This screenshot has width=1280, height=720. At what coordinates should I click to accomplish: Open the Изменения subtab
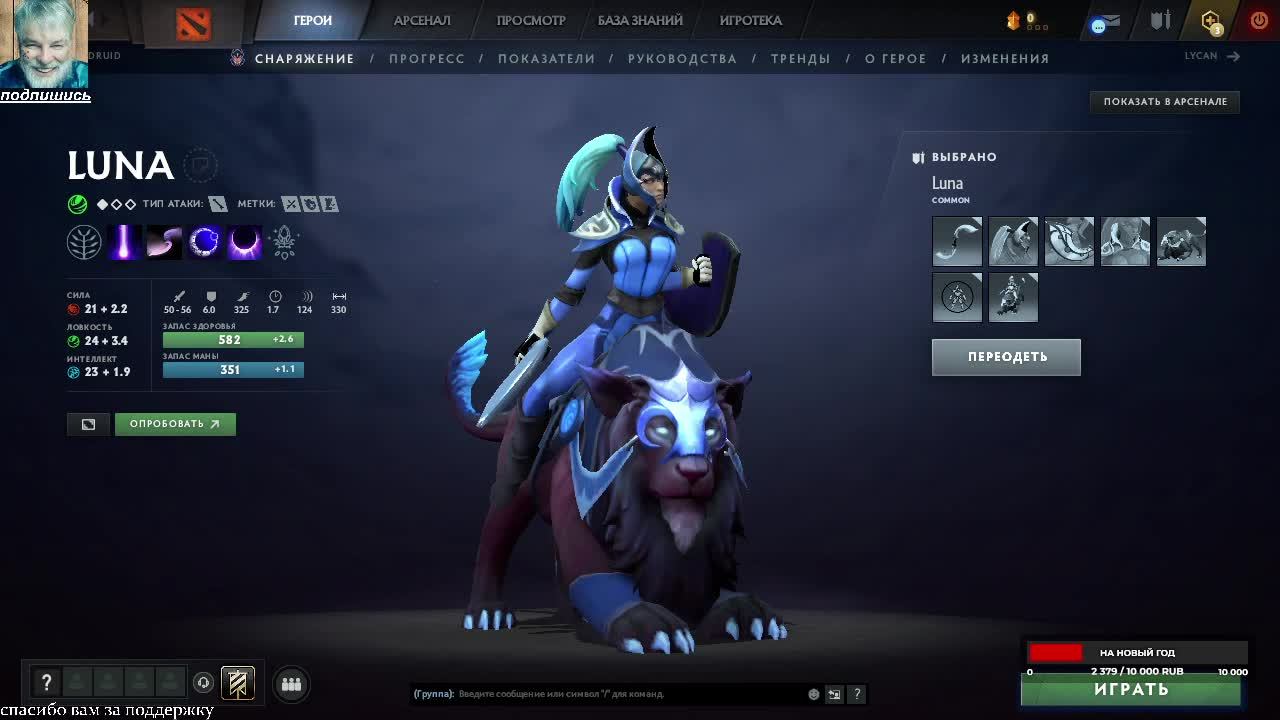click(1005, 59)
